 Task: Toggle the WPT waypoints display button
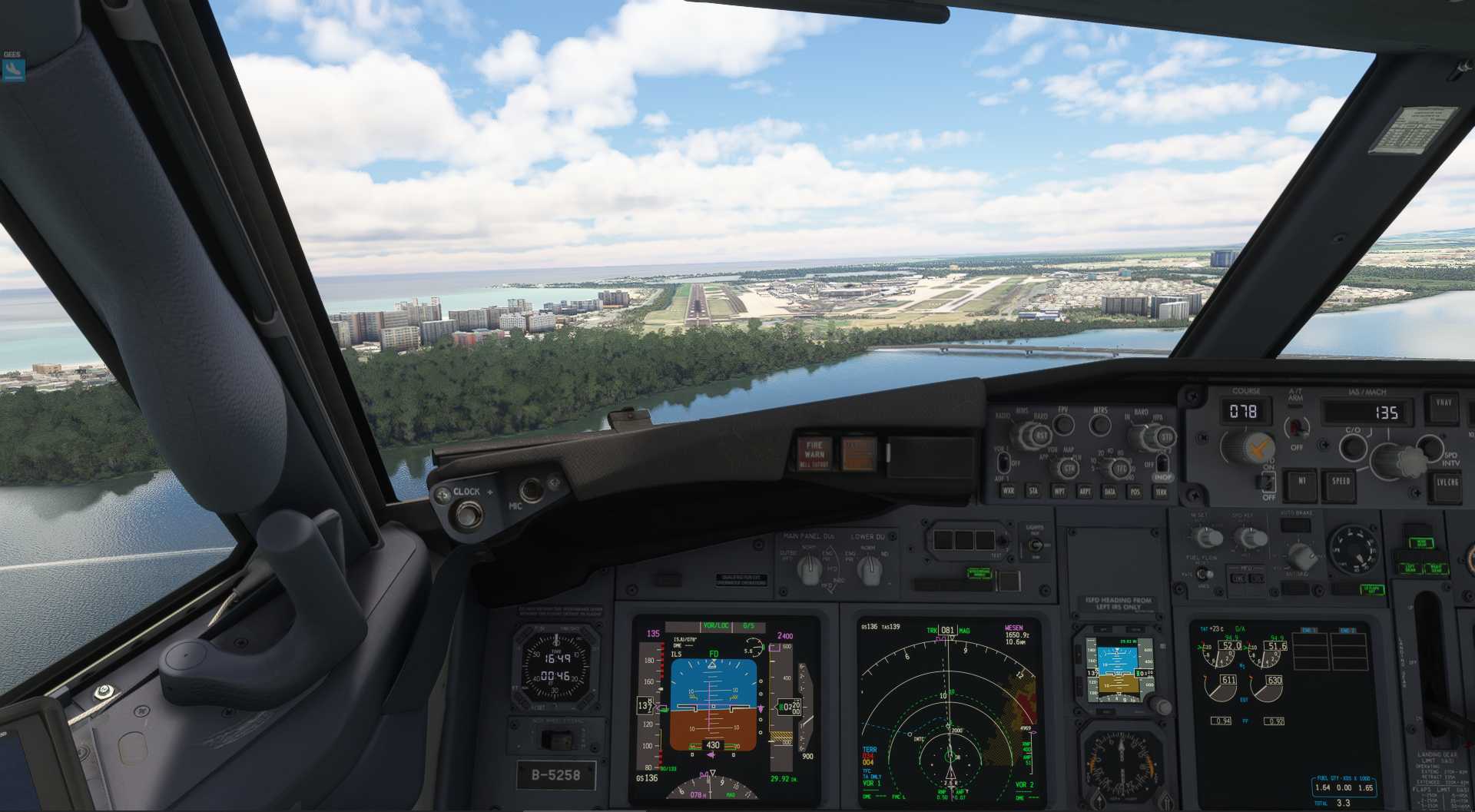[x=1059, y=491]
